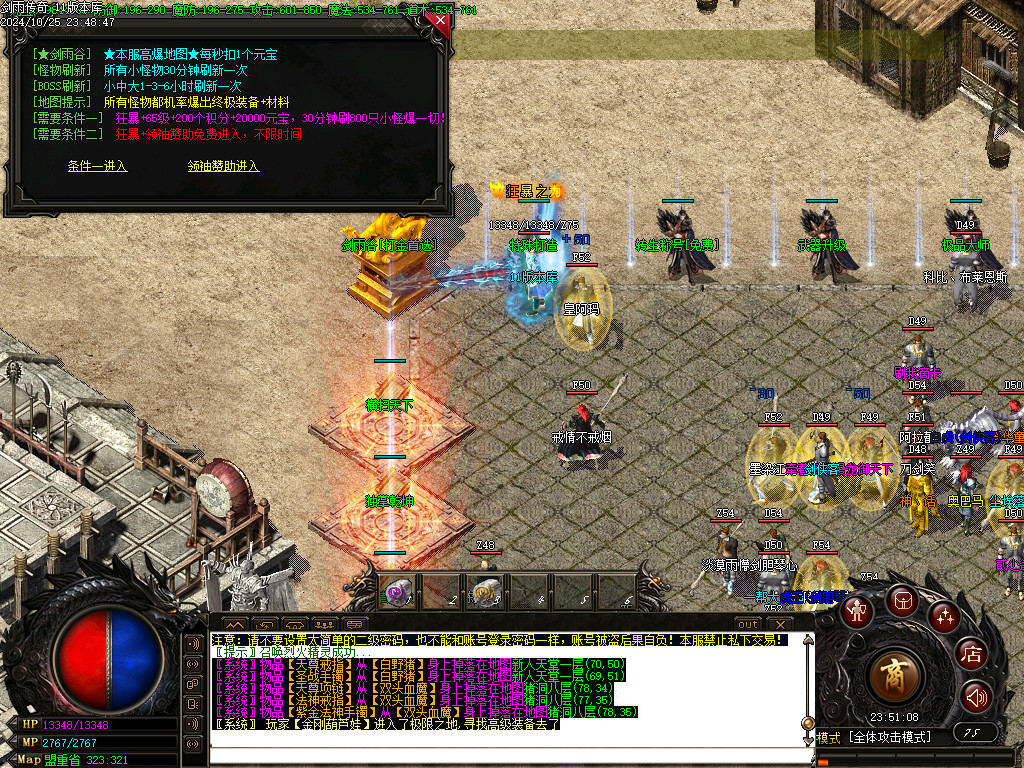1024x768 pixels.
Task: Select the purple swirl item in hotbar slot 1
Action: pos(397,592)
